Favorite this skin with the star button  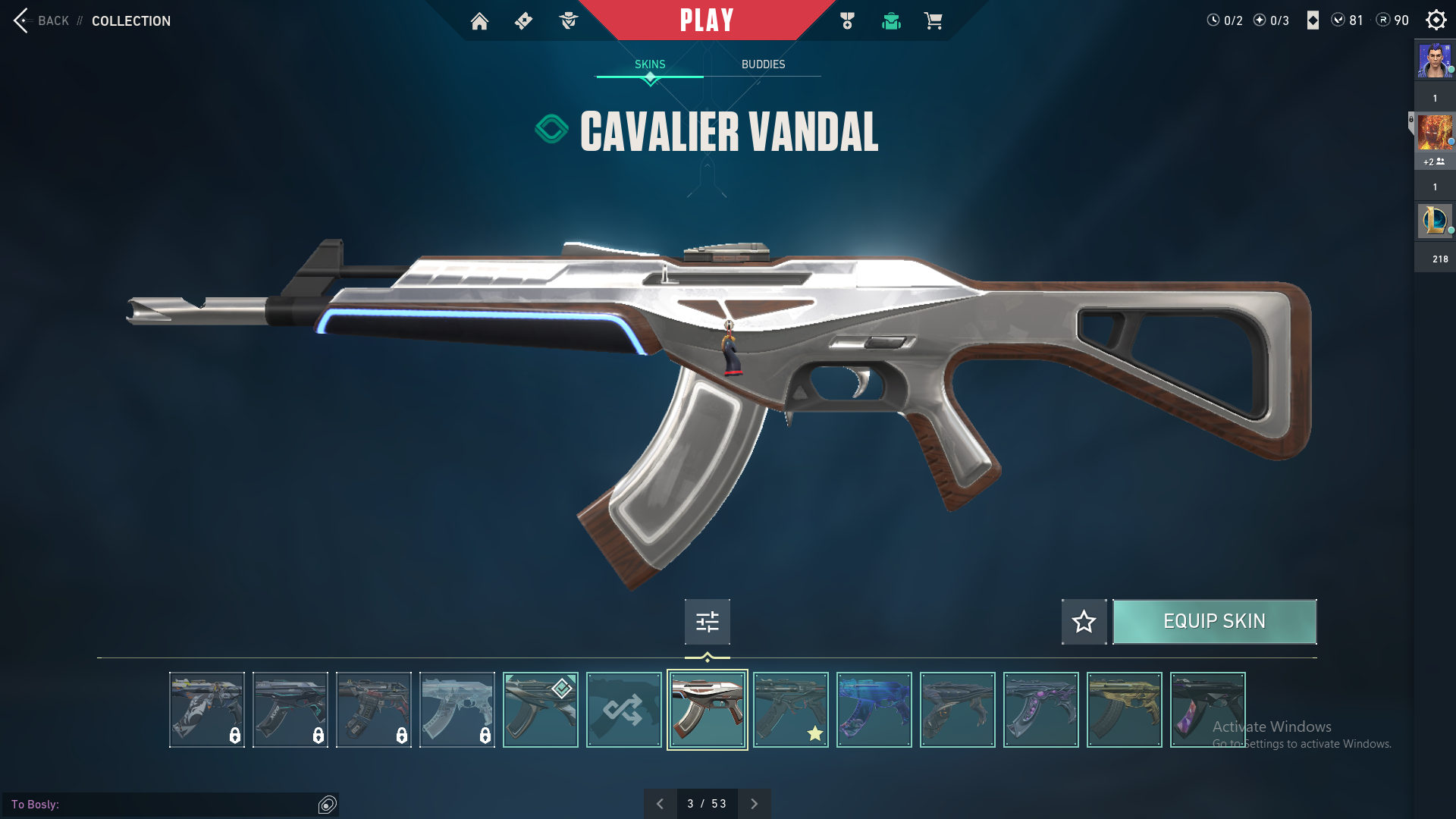(1084, 622)
